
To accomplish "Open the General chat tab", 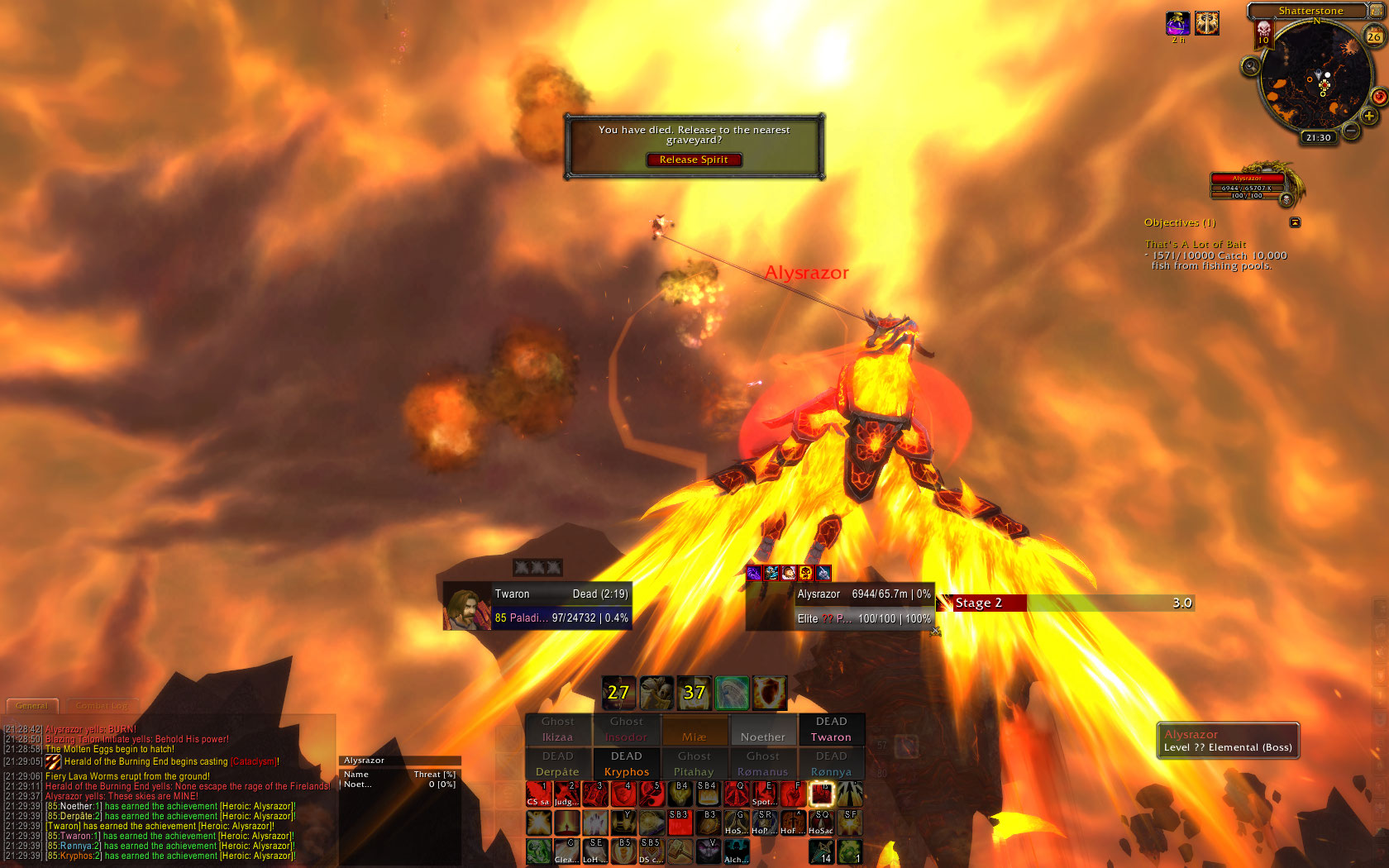I will click(x=32, y=706).
